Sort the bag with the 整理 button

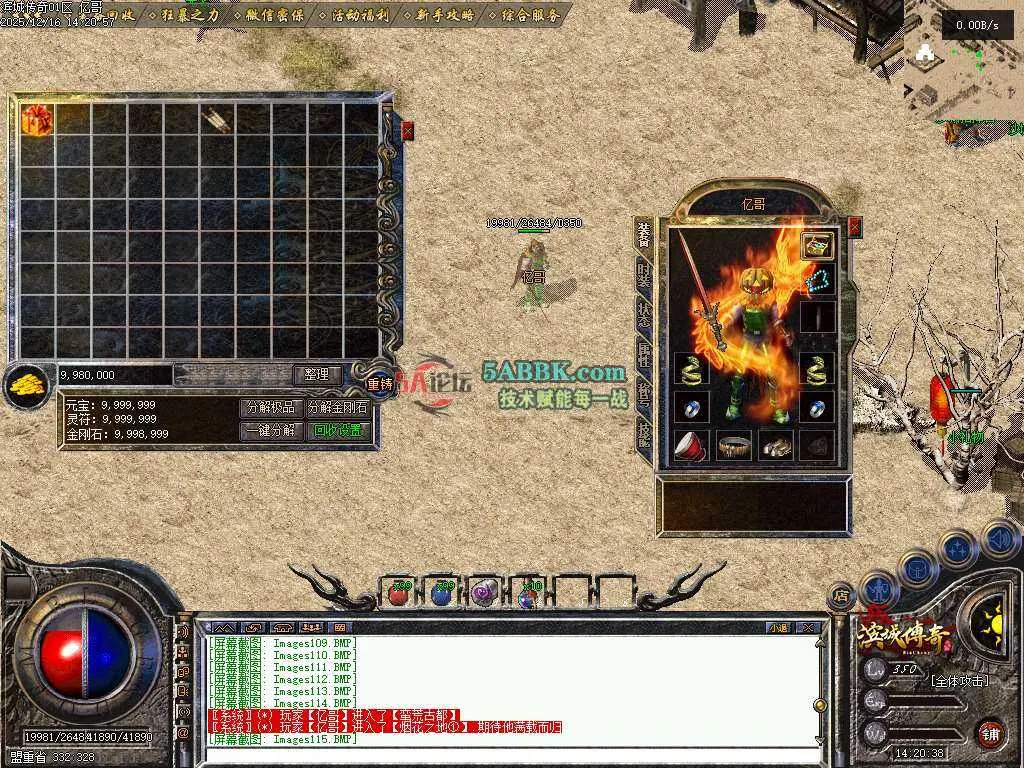tap(317, 374)
